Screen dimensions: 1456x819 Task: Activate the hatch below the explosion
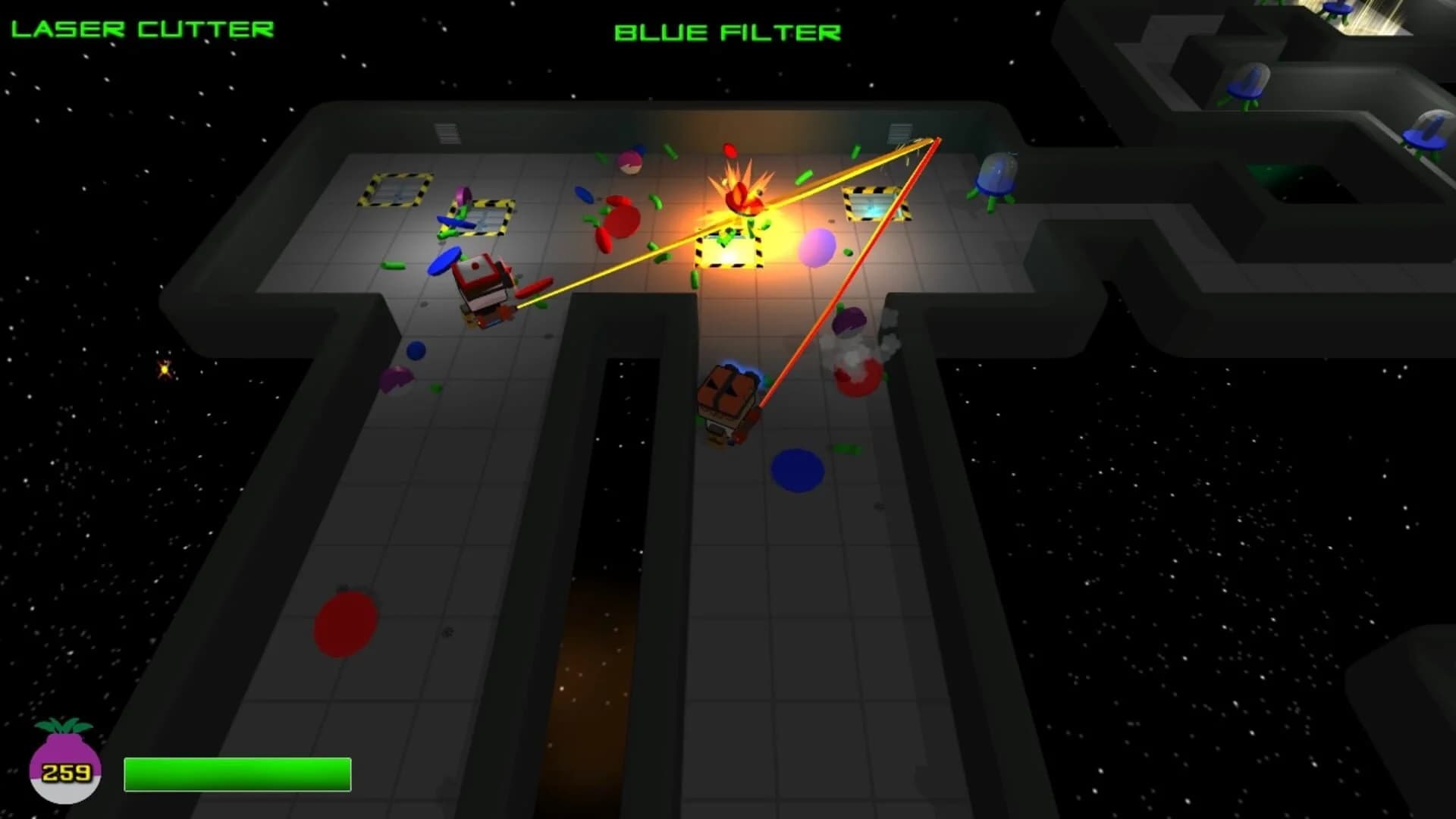[730, 250]
